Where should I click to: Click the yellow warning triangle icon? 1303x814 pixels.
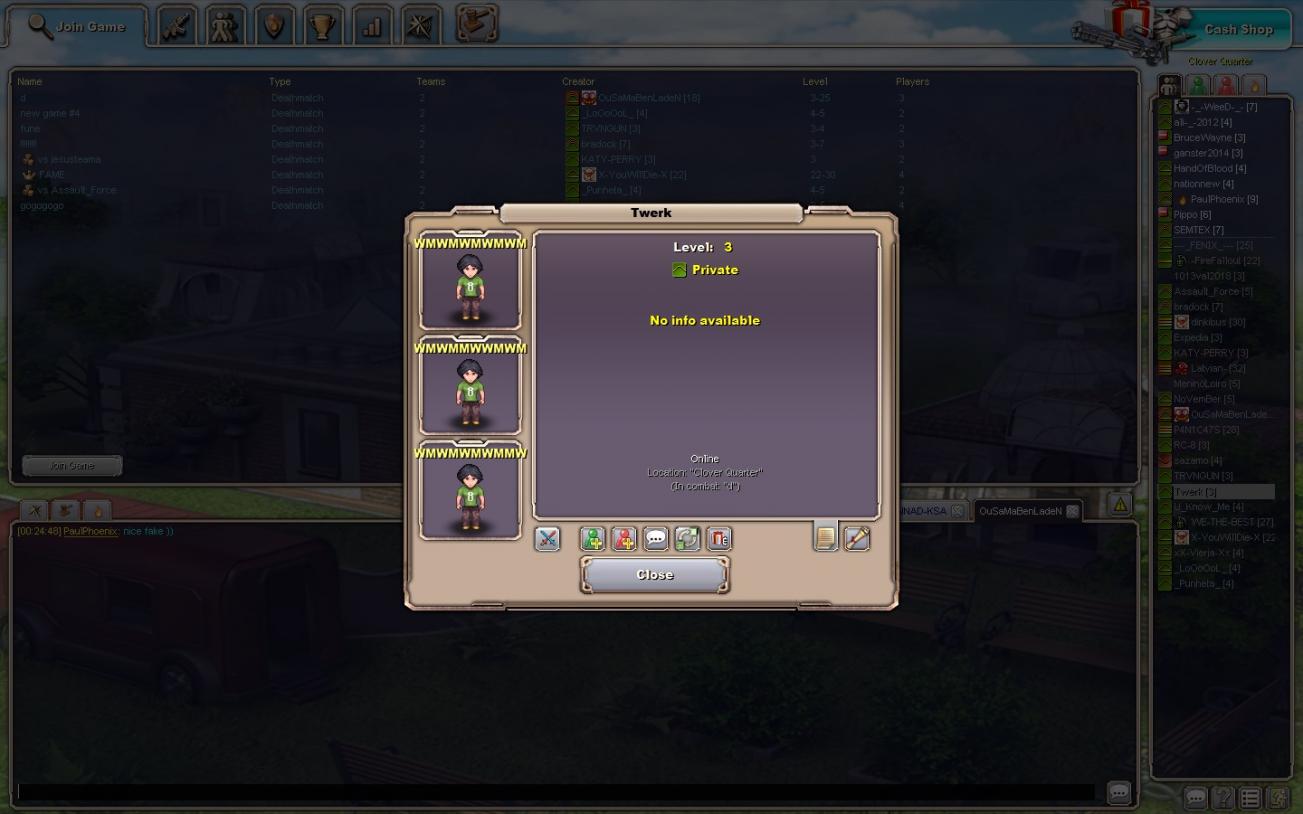coord(1120,505)
